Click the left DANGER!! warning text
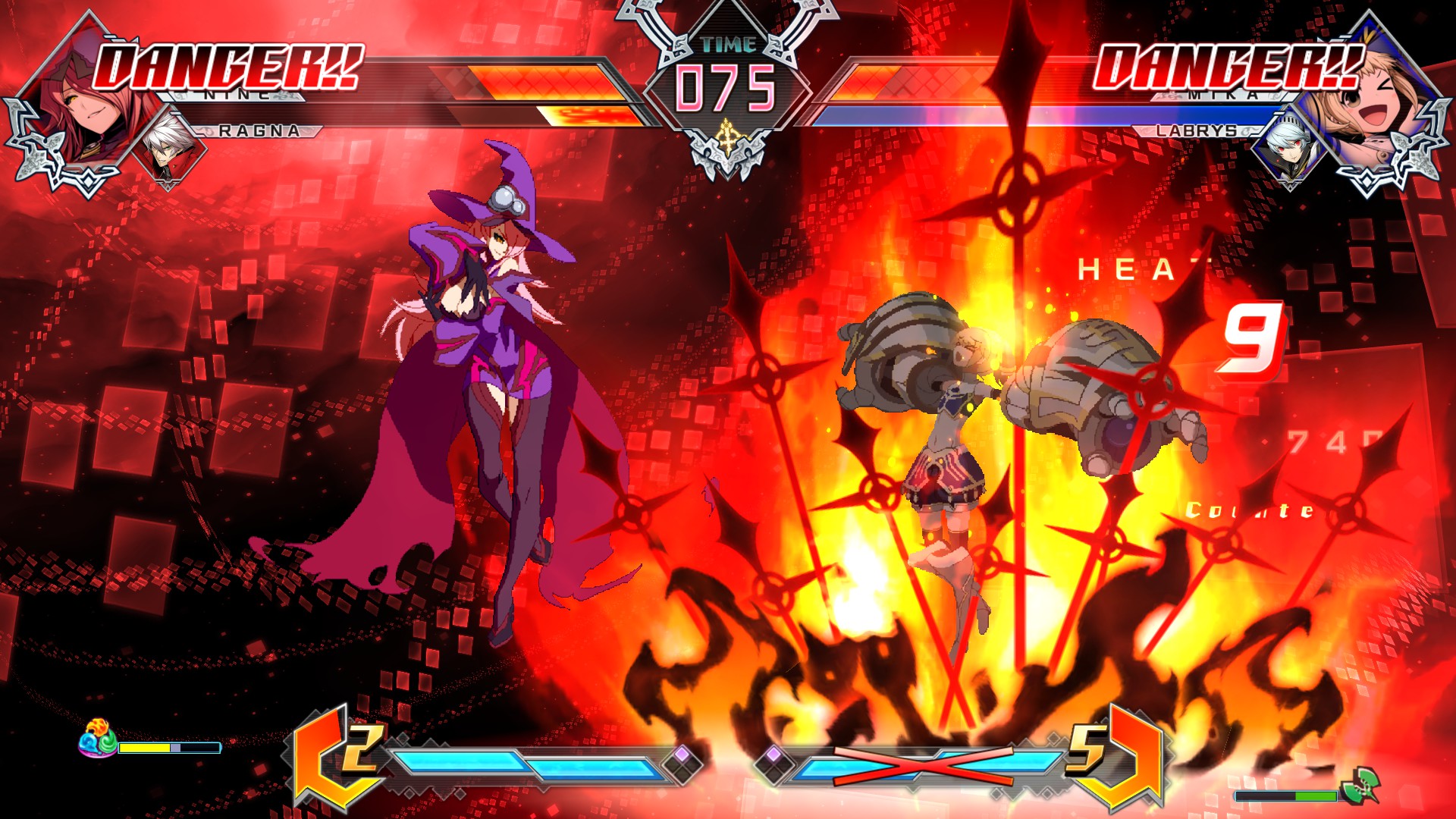Screen dimensions: 1456x819 tap(227, 67)
